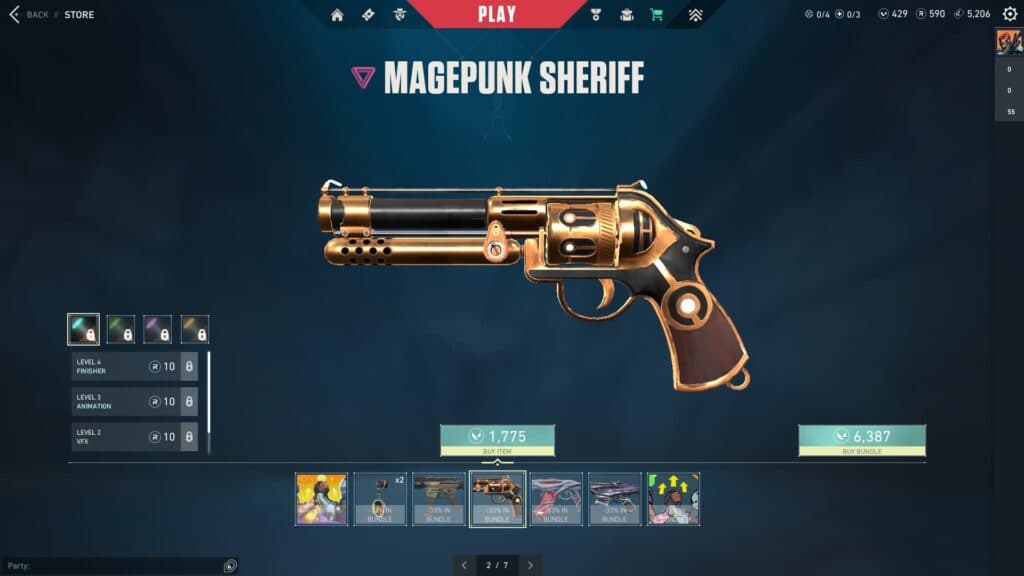
Task: Show the next bundle item with right arrow
Action: pyautogui.click(x=531, y=565)
